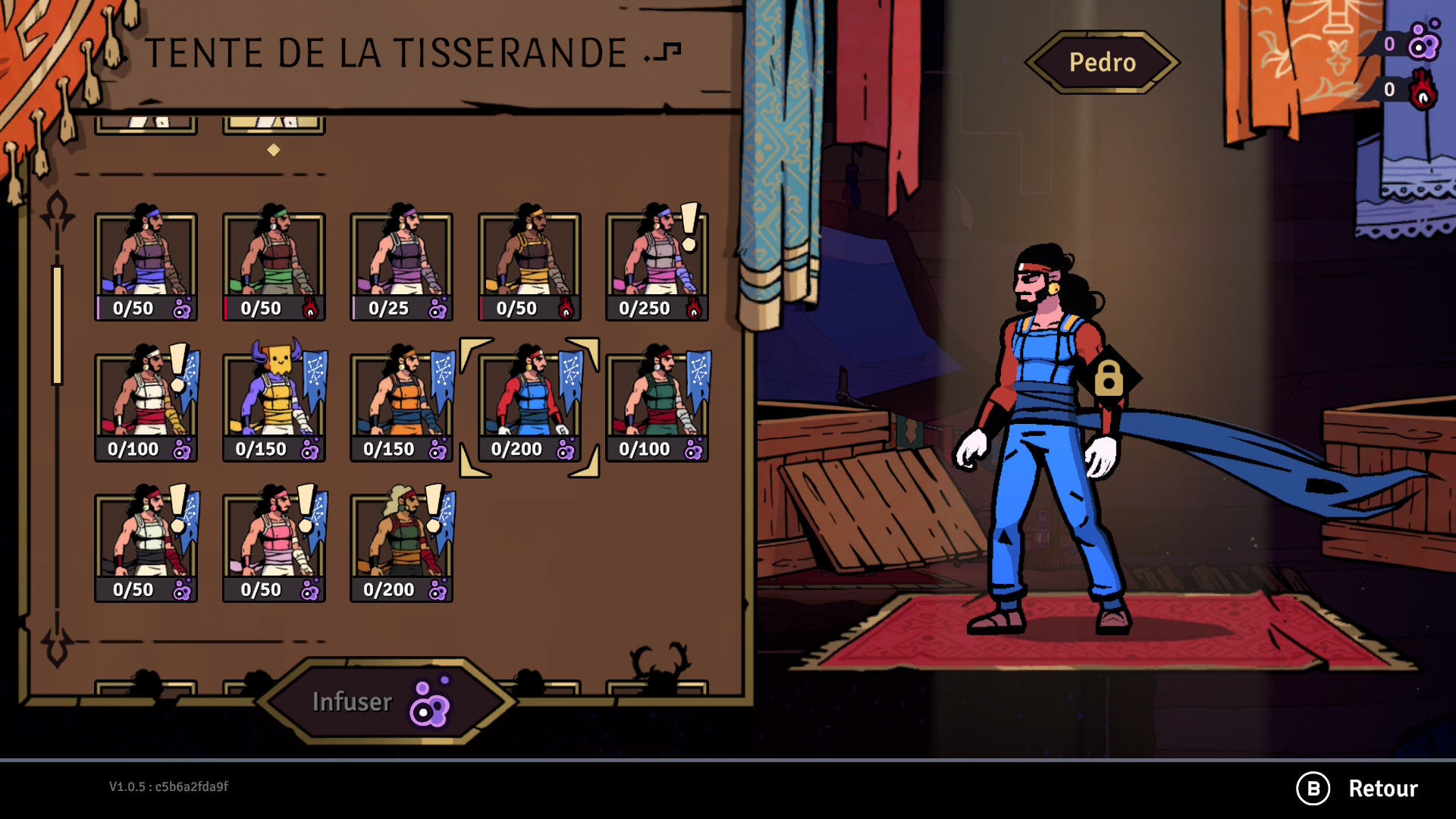The width and height of the screenshot is (1456, 819).
Task: Choose the dark green outfit costing 0/100
Action: [657, 406]
